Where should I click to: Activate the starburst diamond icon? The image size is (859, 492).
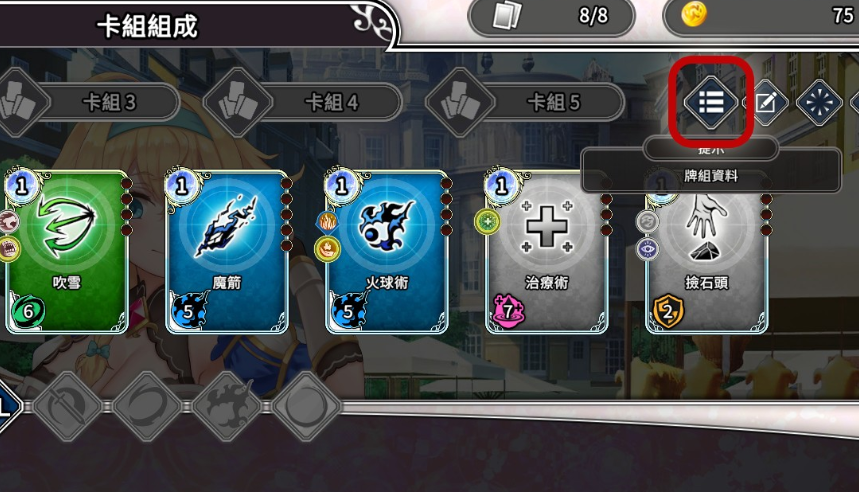click(819, 102)
